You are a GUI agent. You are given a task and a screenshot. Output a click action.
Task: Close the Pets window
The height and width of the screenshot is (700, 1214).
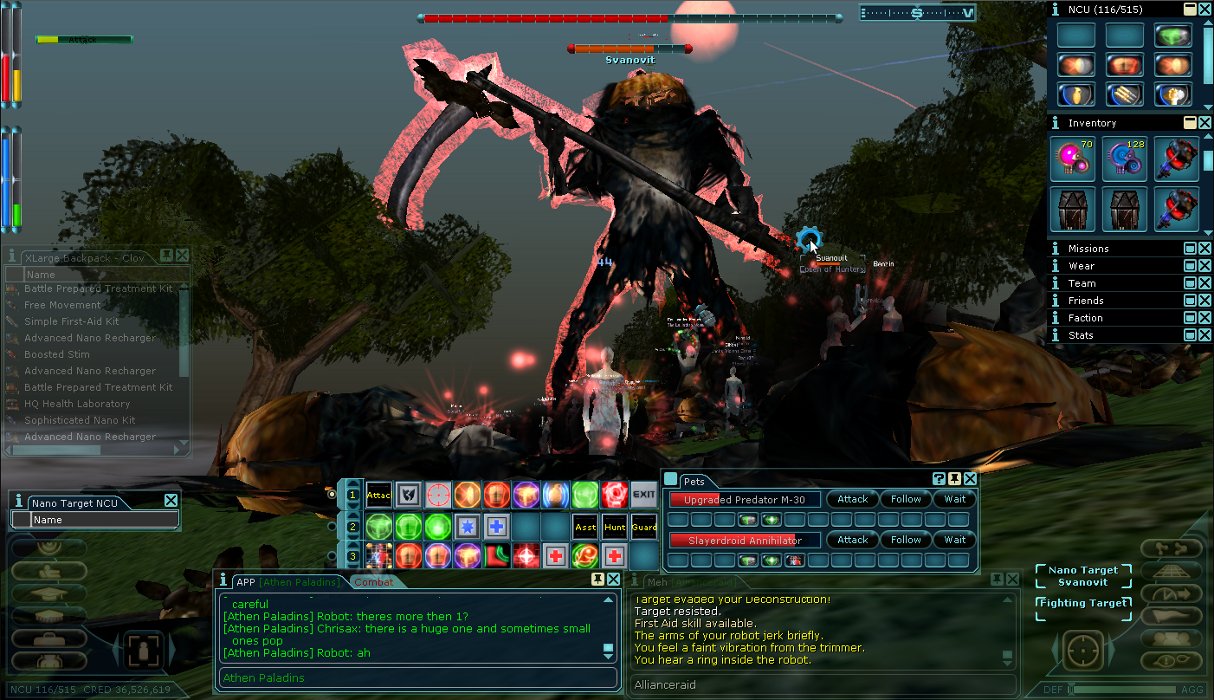(x=970, y=480)
